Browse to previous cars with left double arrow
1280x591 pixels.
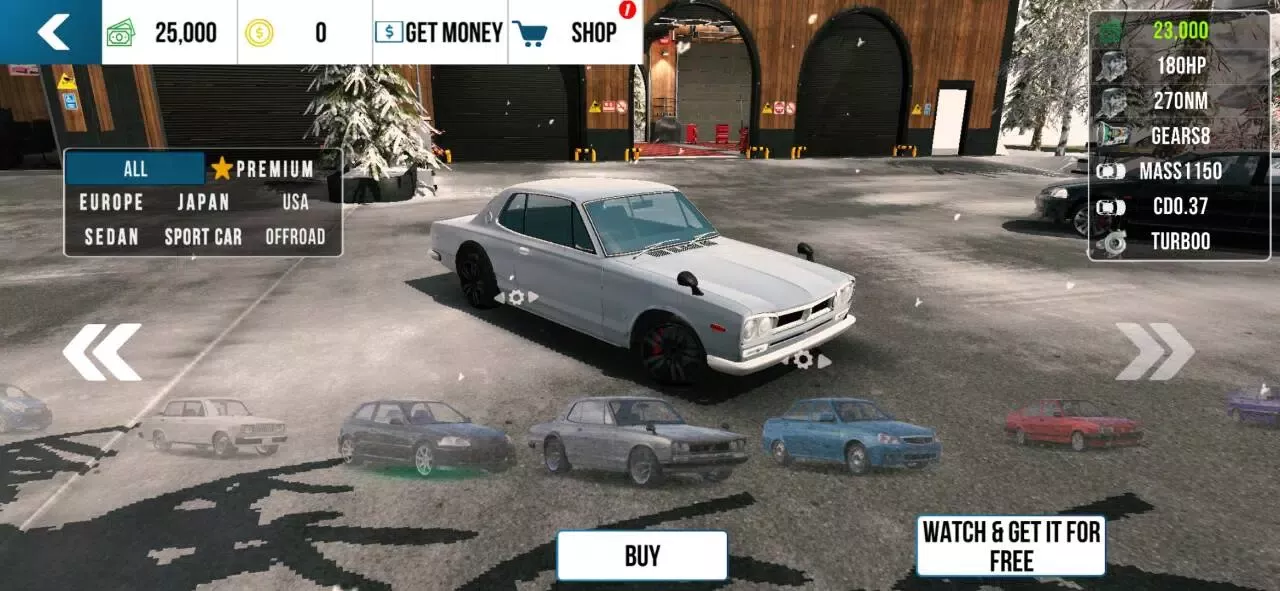101,352
